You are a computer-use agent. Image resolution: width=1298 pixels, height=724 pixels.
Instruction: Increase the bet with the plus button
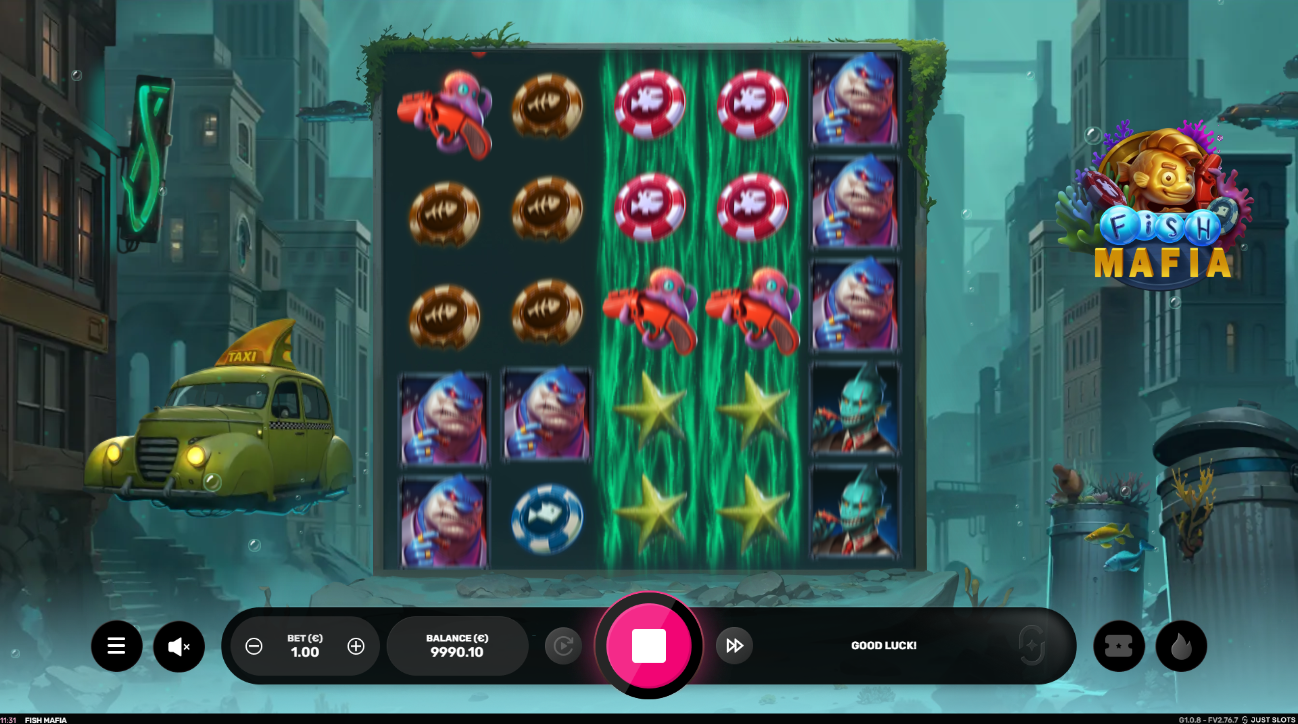click(x=356, y=646)
